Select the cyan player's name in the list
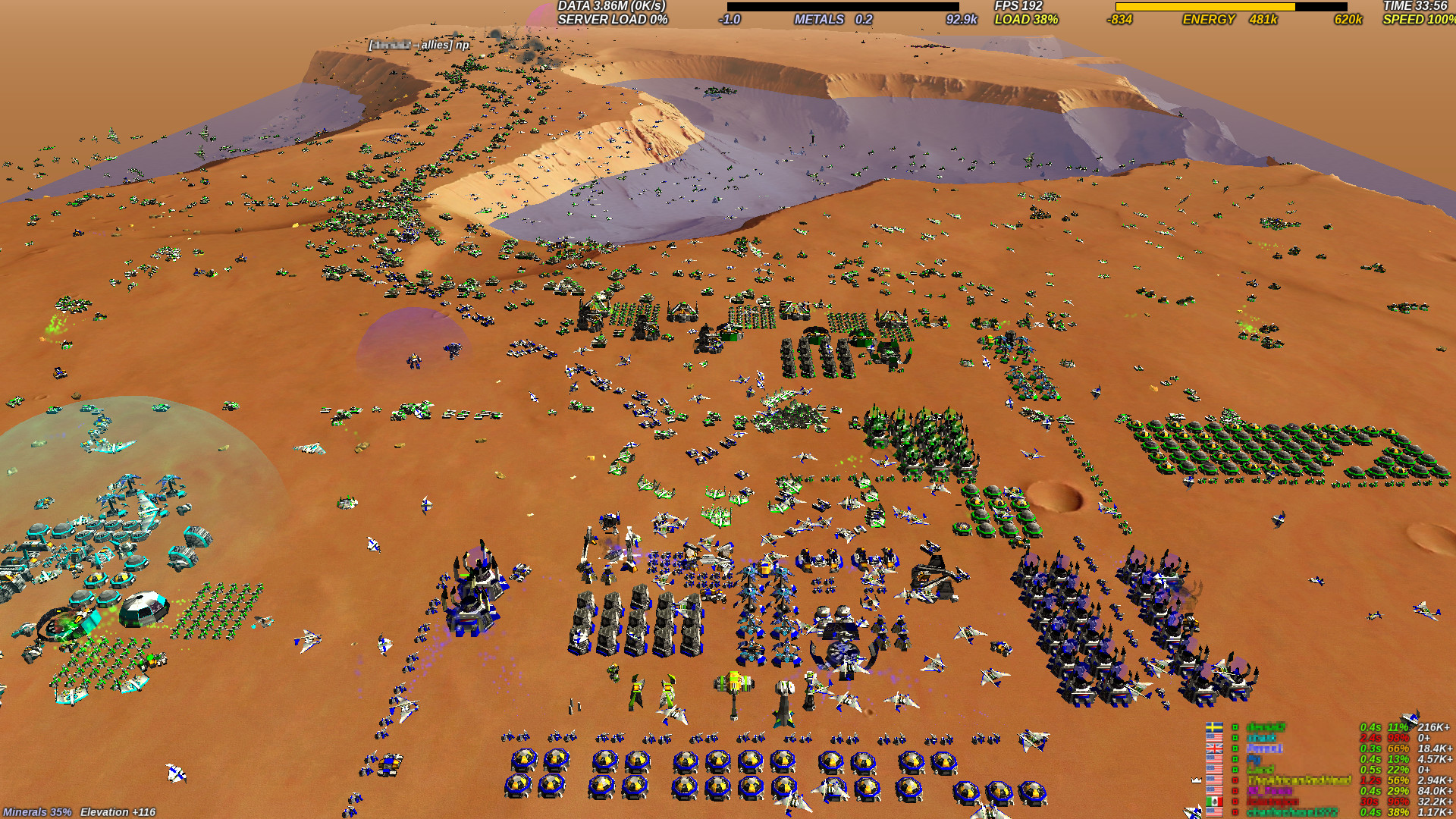This screenshot has width=1456, height=819. click(x=1263, y=738)
